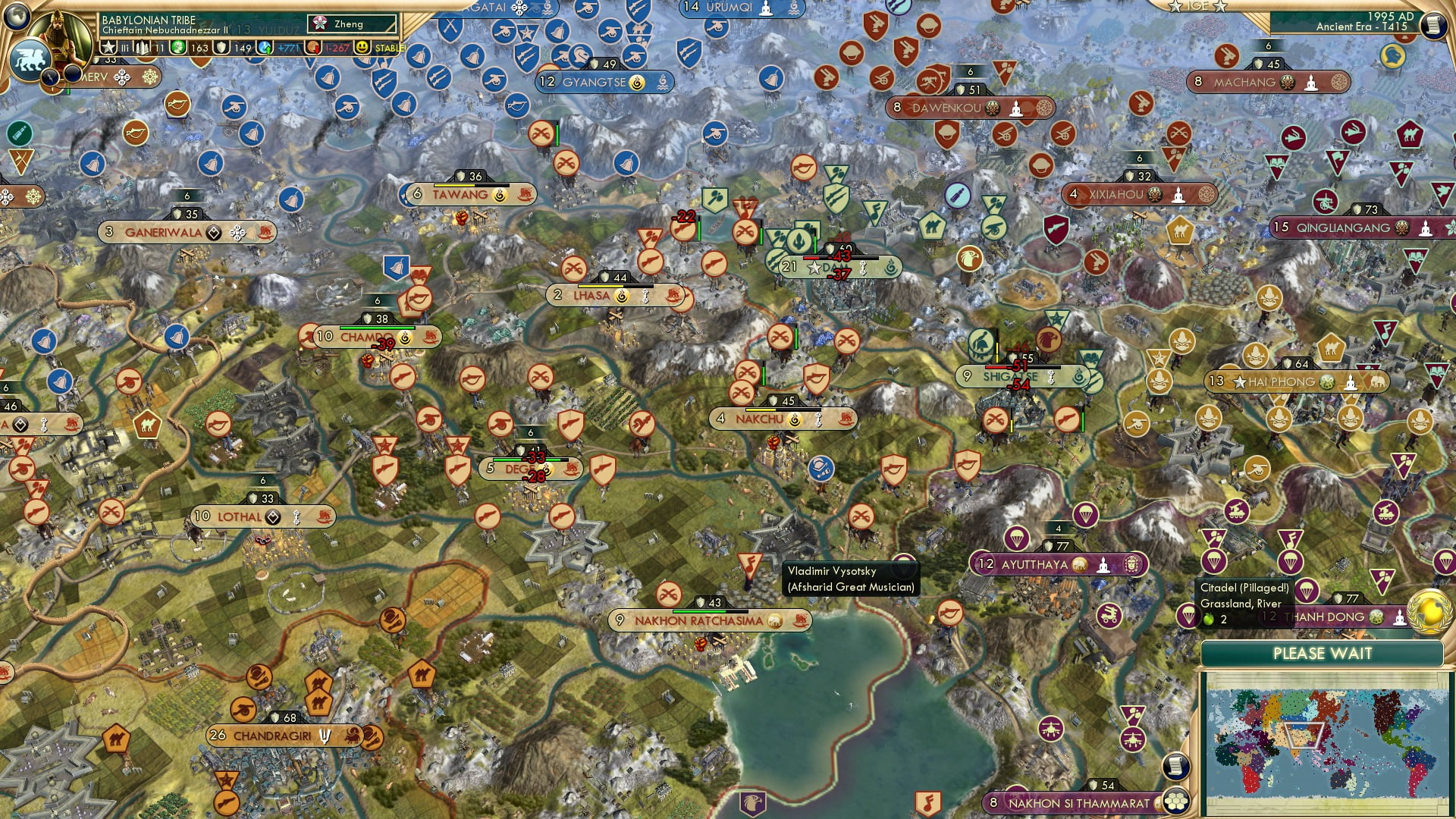Click the social policy star icon
This screenshot has width=1456, height=819.
(108, 47)
